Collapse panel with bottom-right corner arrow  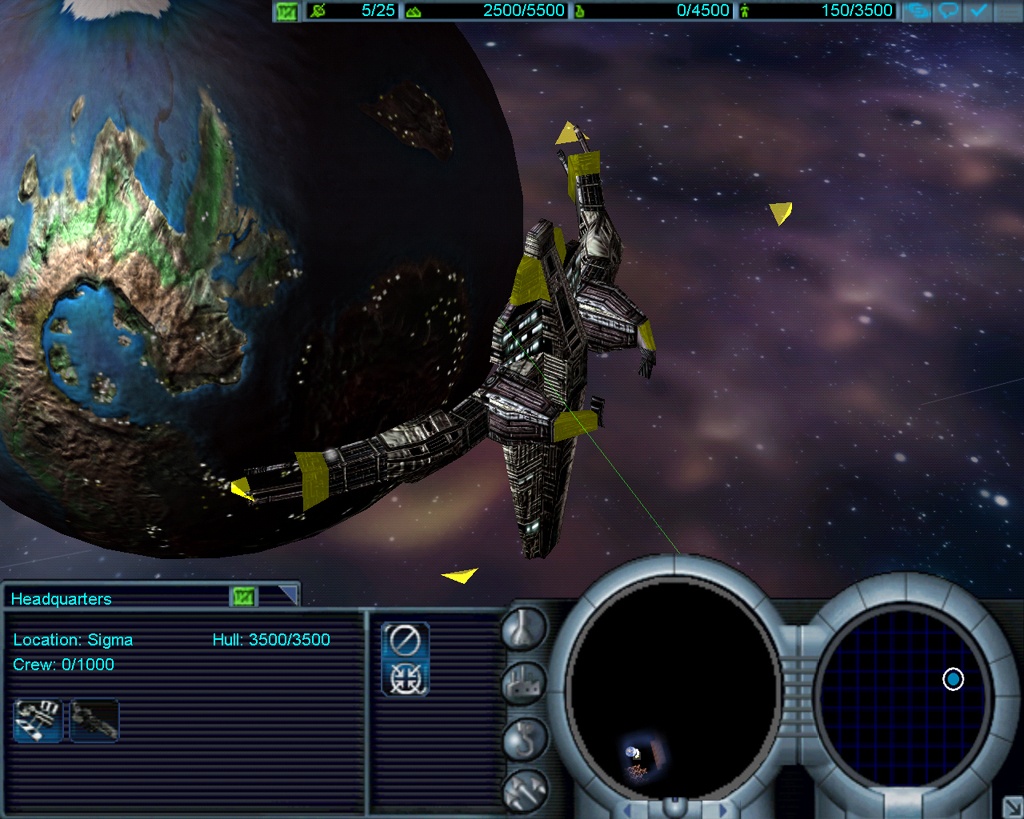(1011, 806)
